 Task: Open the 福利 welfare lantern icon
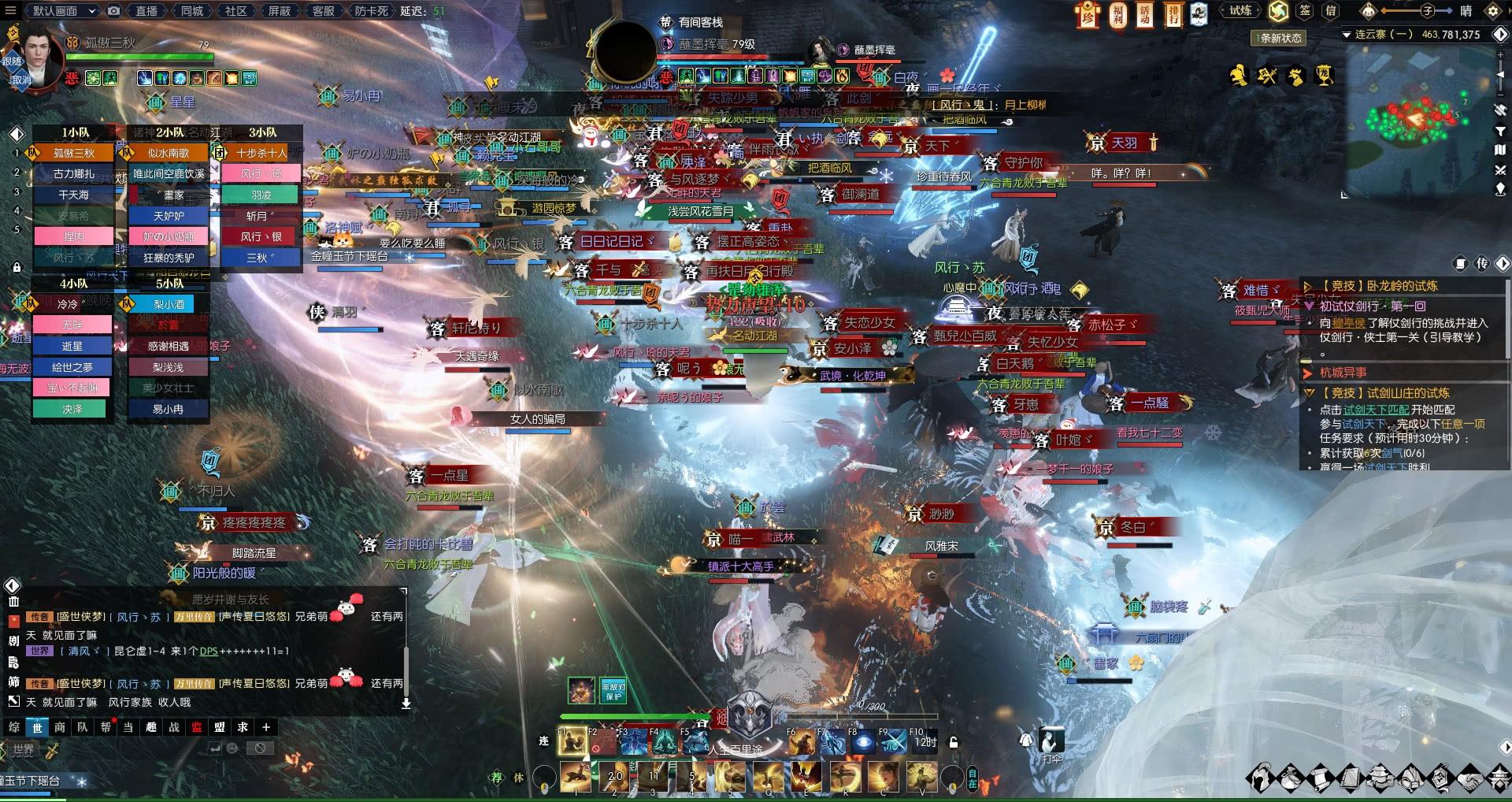pyautogui.click(x=1117, y=14)
